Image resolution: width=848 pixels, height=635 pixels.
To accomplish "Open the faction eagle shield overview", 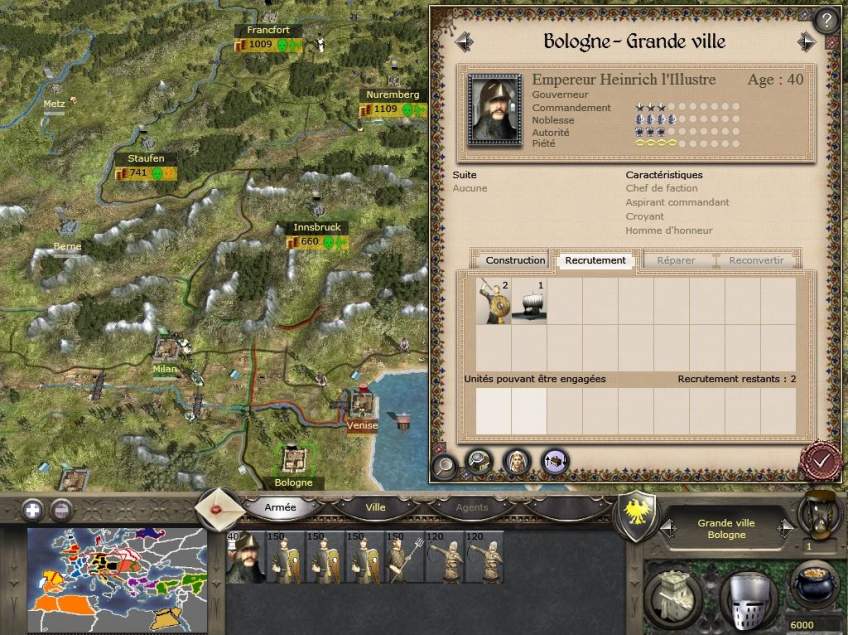I will coord(636,515).
